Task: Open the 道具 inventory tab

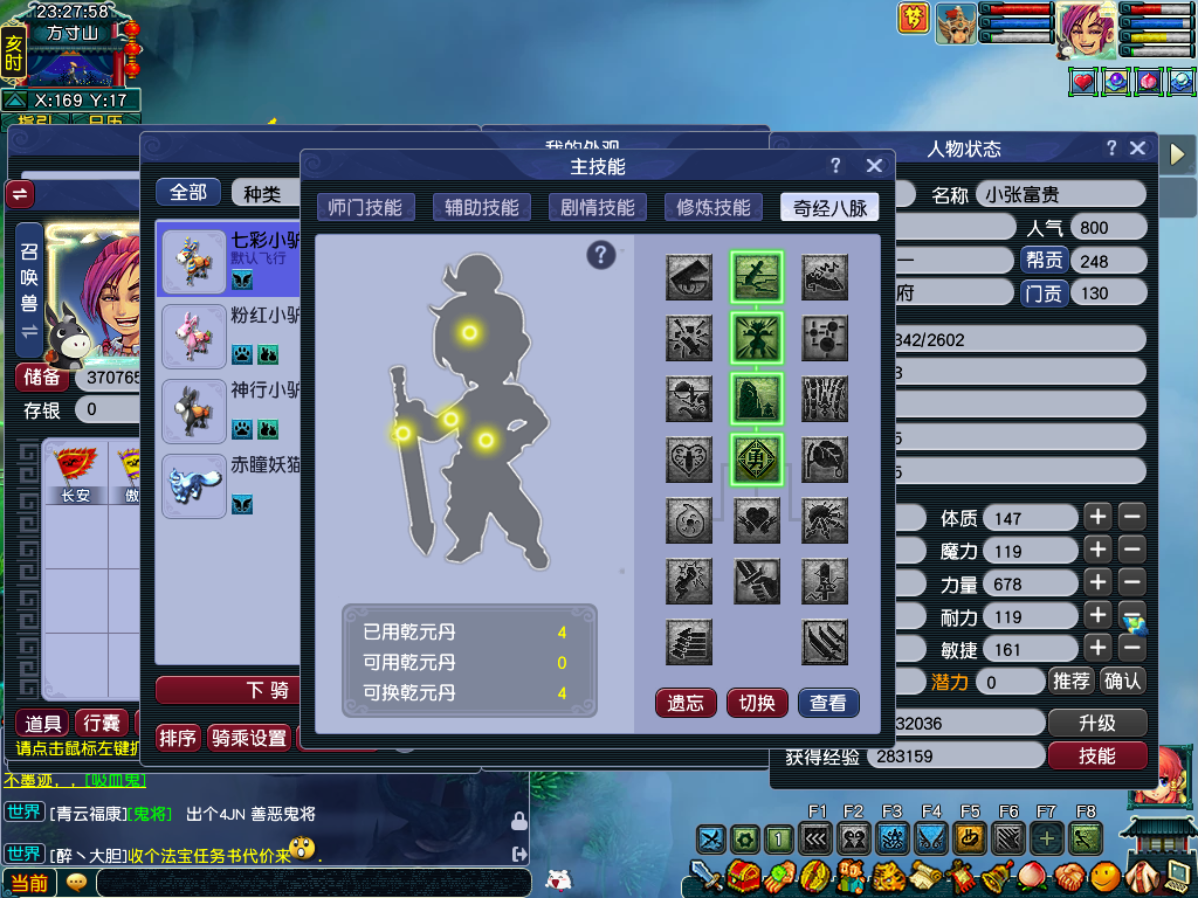Action: tap(43, 723)
